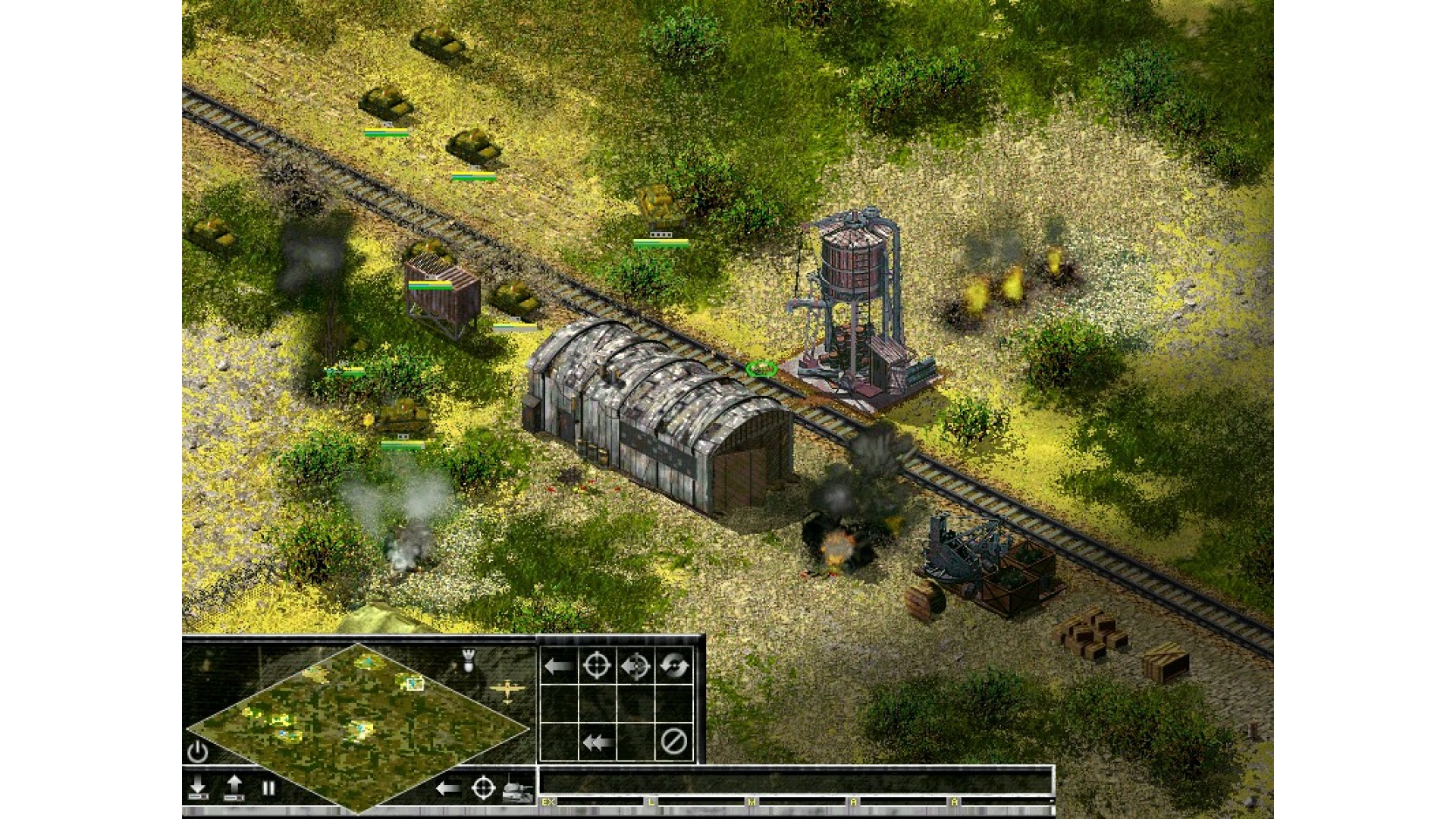This screenshot has height=819, width=1456.
Task: Click the diamond-shaped minimap
Action: (357, 726)
